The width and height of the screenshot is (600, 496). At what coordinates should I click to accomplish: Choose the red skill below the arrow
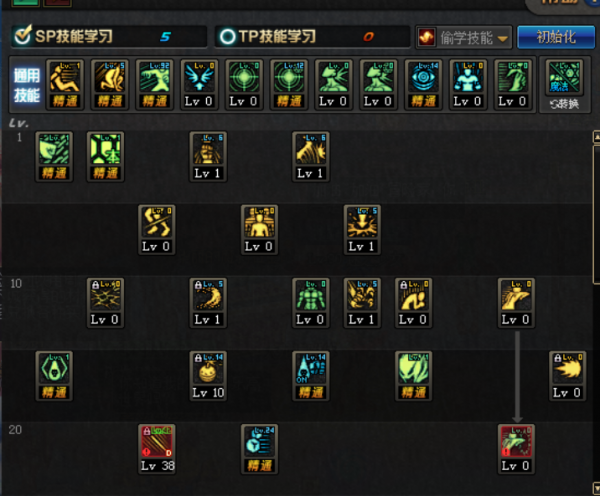click(516, 447)
